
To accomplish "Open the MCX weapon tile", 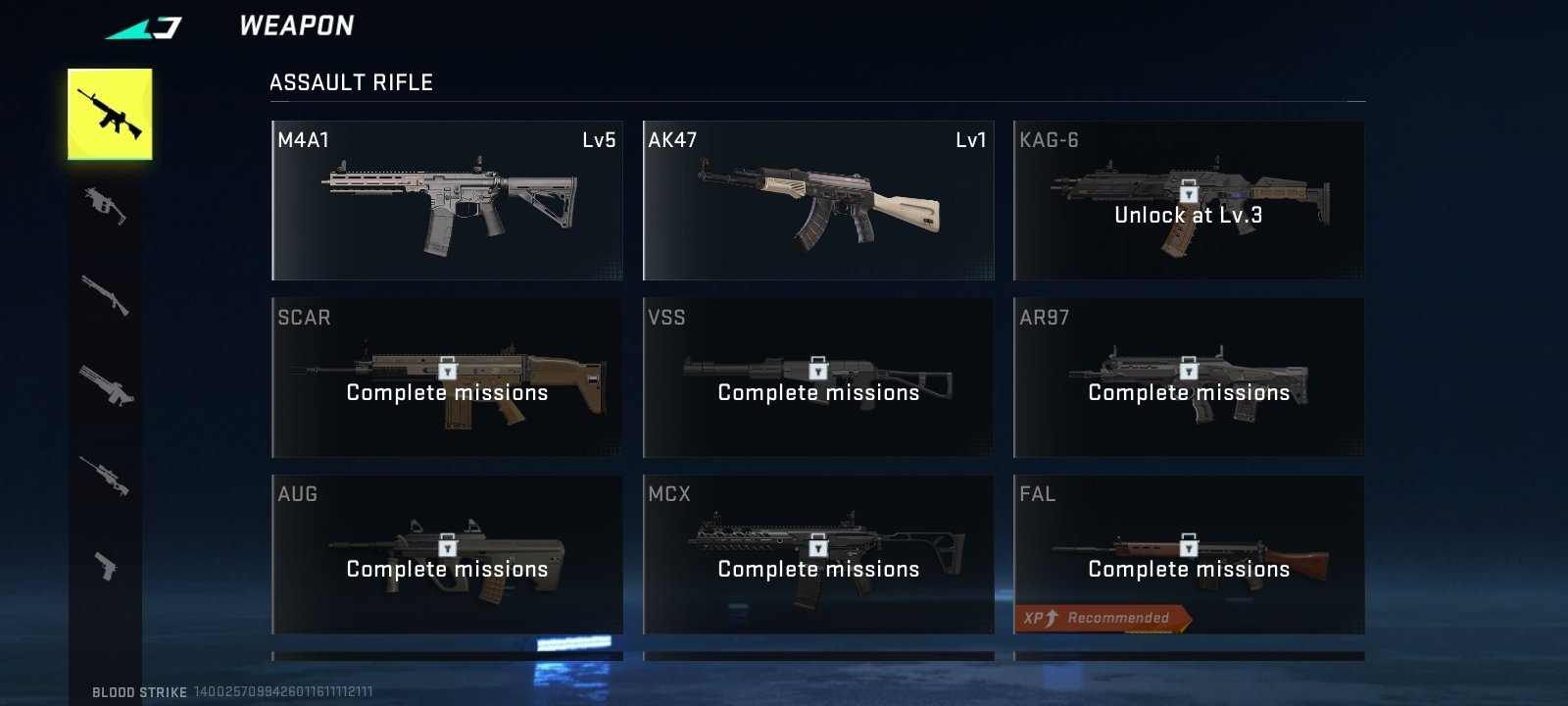I will pos(818,555).
